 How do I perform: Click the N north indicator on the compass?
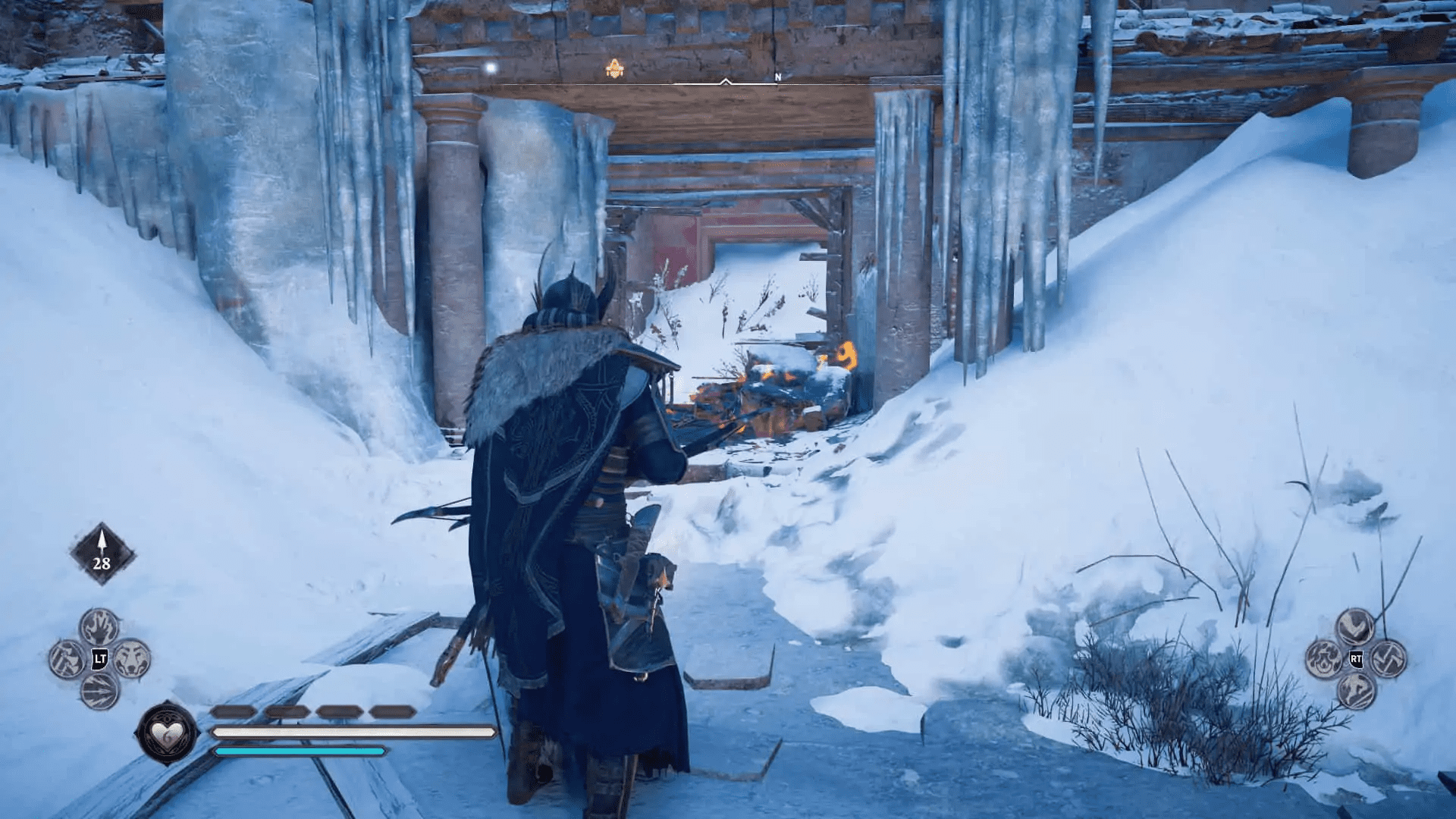(x=777, y=76)
